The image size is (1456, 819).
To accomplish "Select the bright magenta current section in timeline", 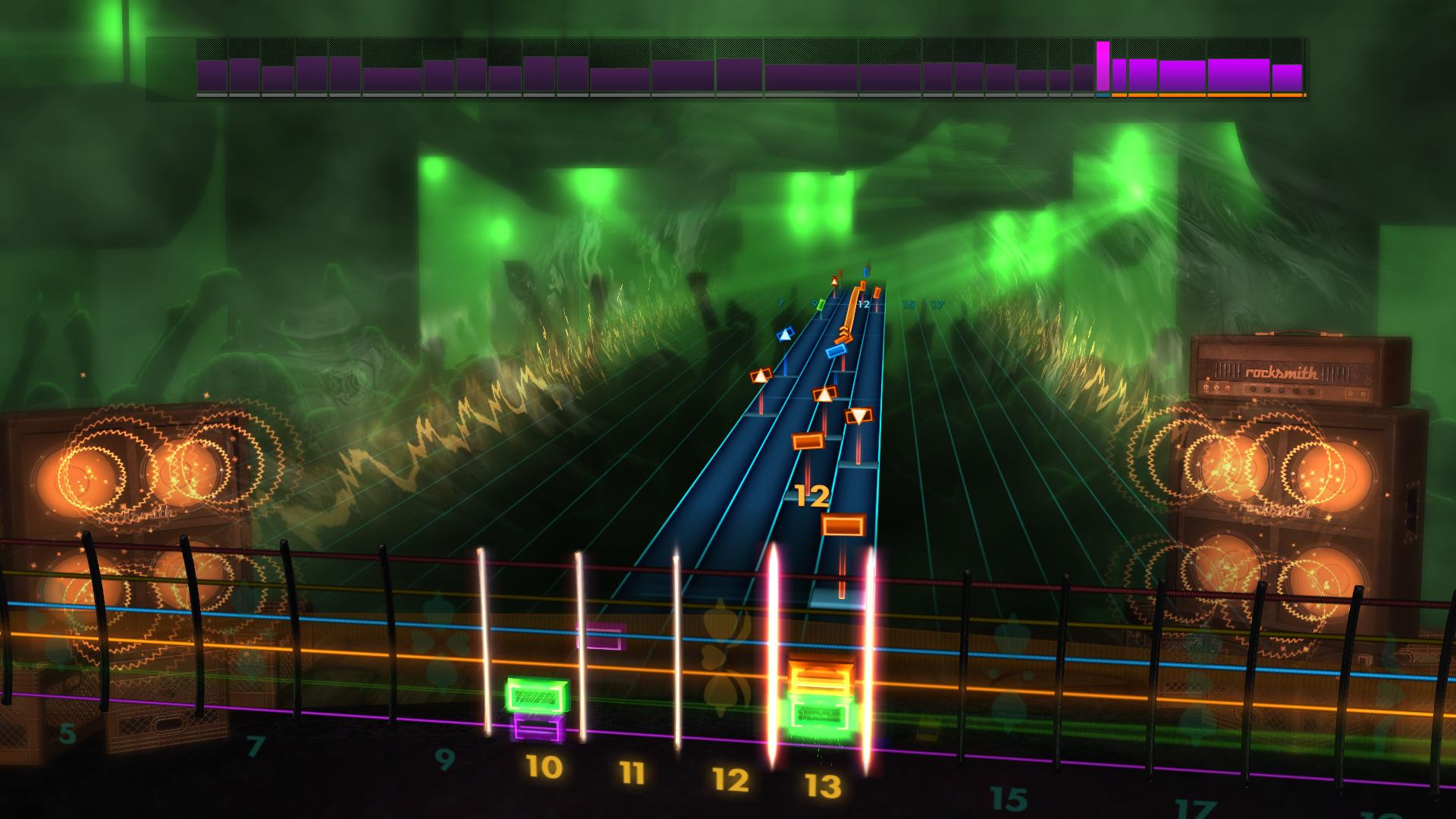I will click(1102, 68).
